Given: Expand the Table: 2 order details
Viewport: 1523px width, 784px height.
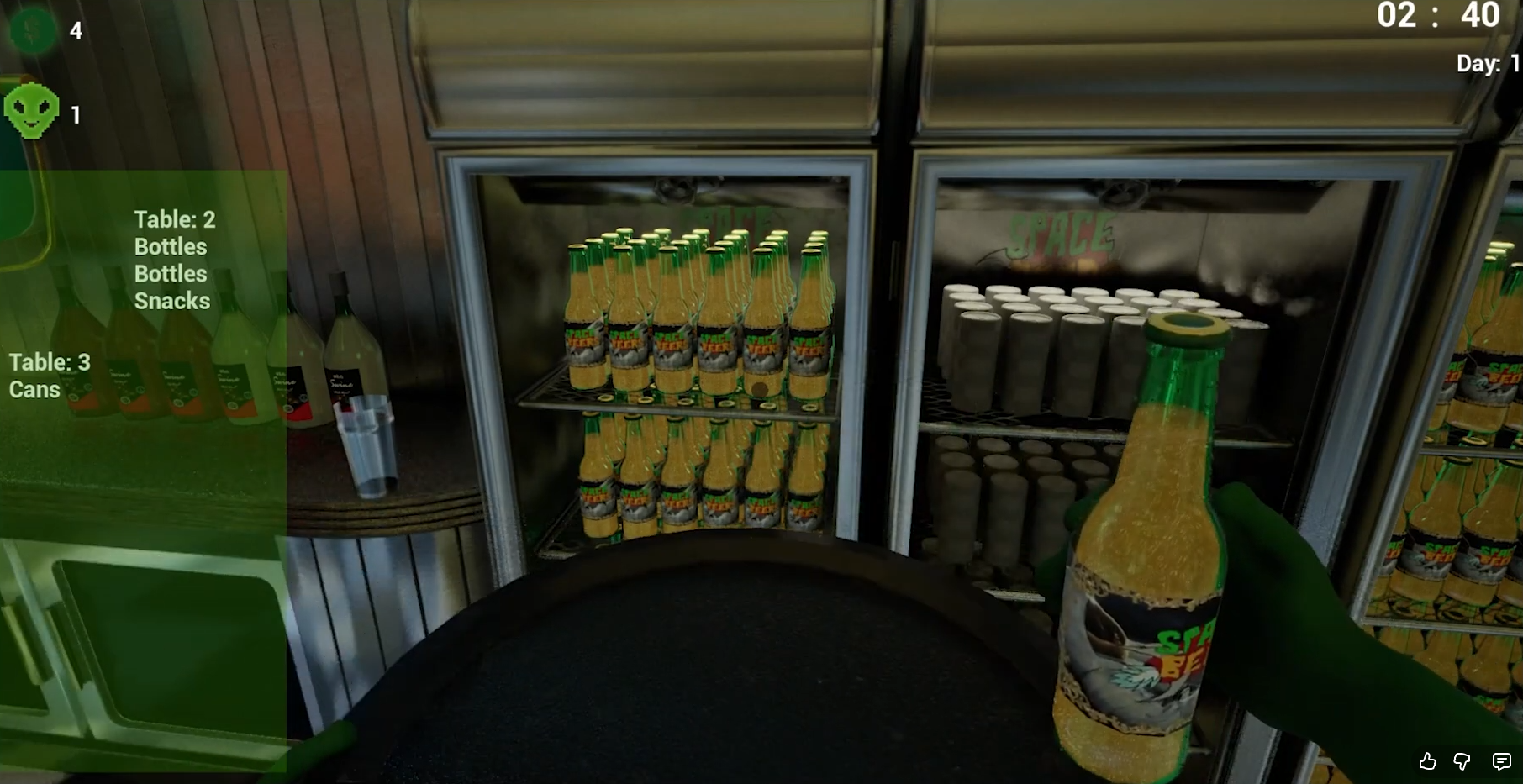Looking at the screenshot, I should (173, 219).
